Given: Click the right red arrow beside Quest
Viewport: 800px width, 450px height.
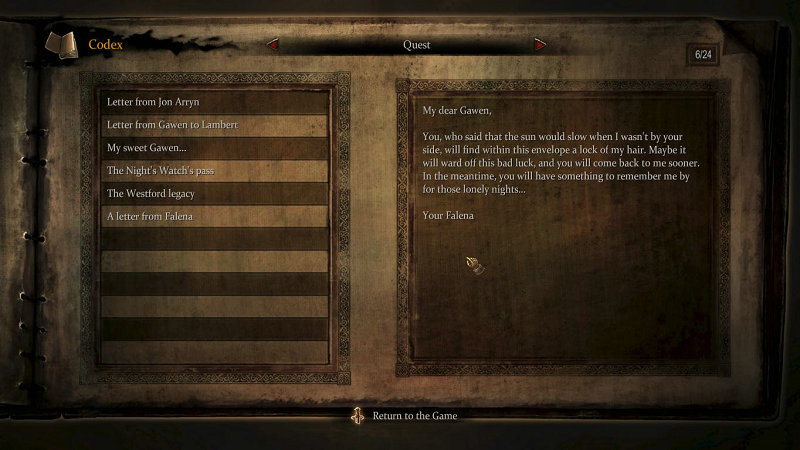Looking at the screenshot, I should [x=541, y=45].
